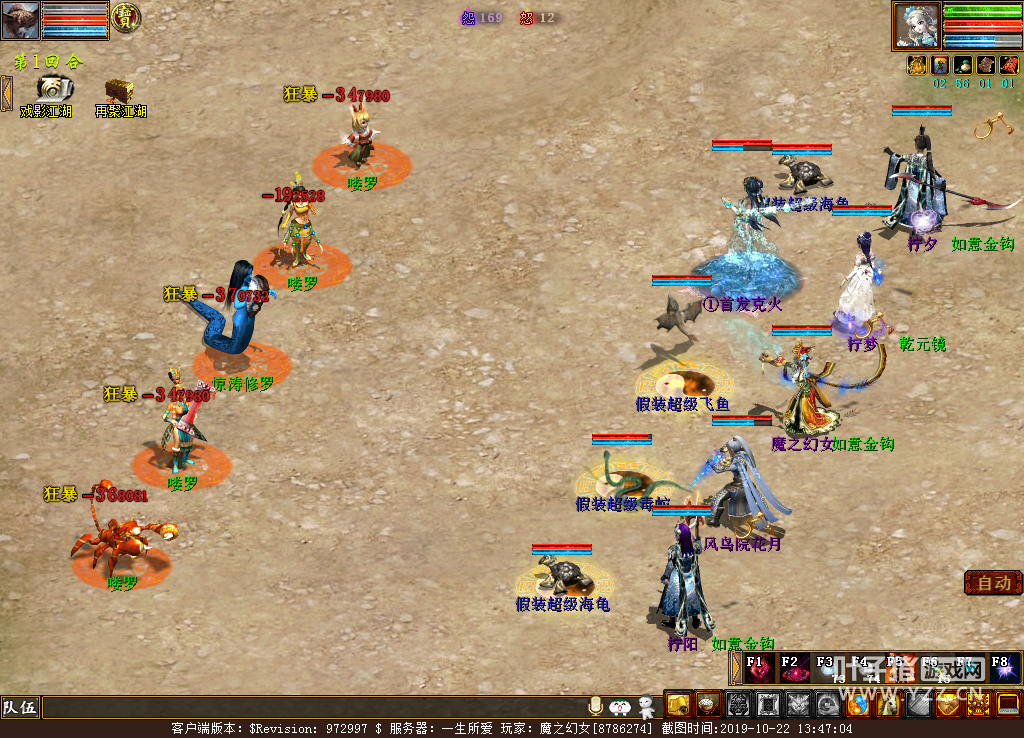Trigger the F8 blue starburst skill

click(x=1003, y=668)
